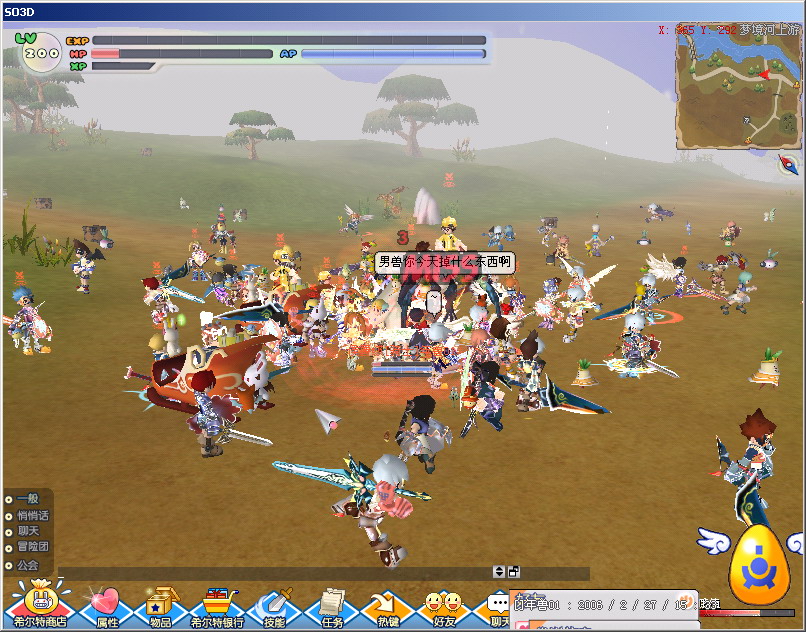Screen dimensions: 806x632
Task: Choose the 聊天 chat channel
Action: point(27,531)
